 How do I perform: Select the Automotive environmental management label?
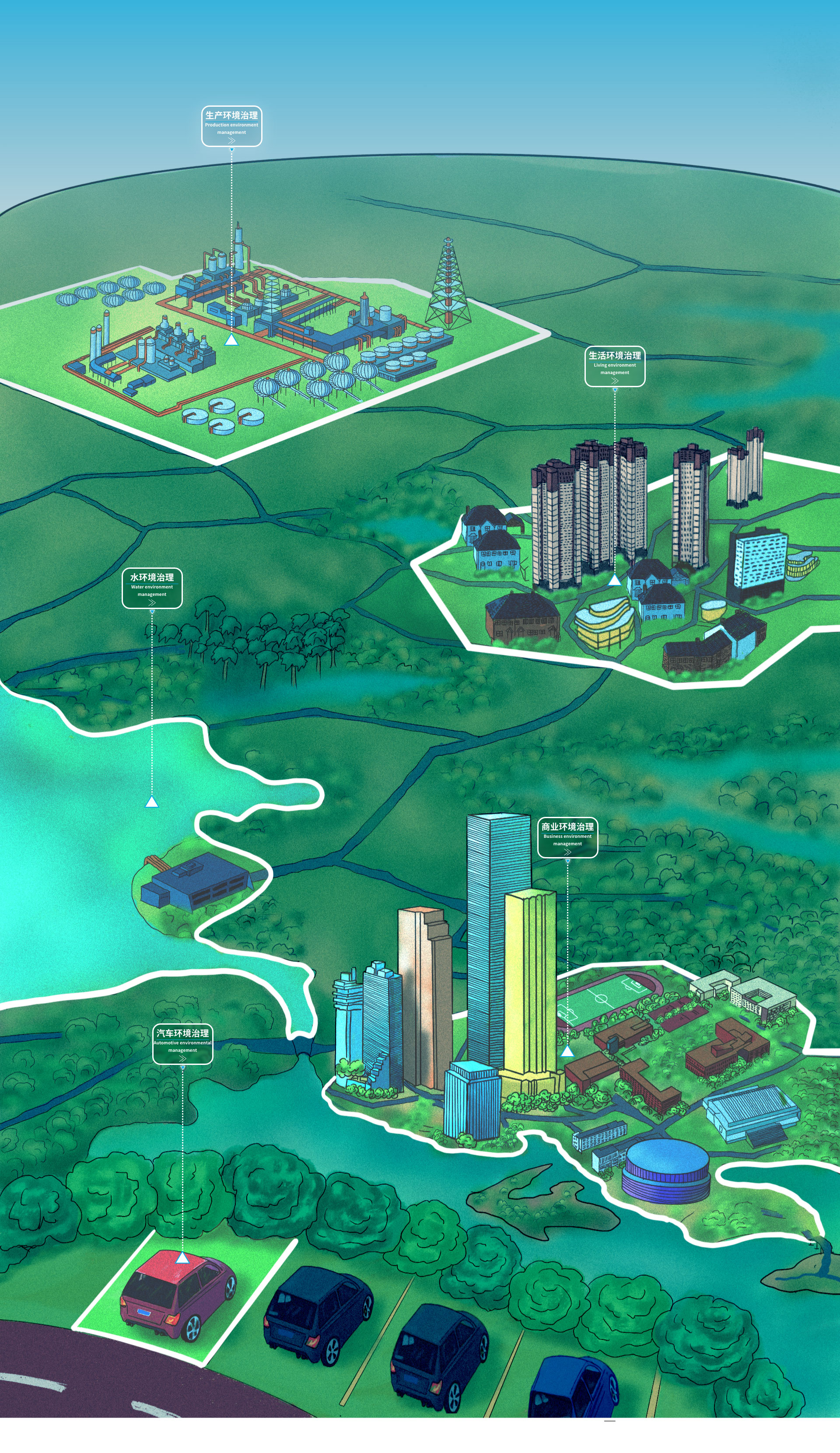tap(182, 1043)
